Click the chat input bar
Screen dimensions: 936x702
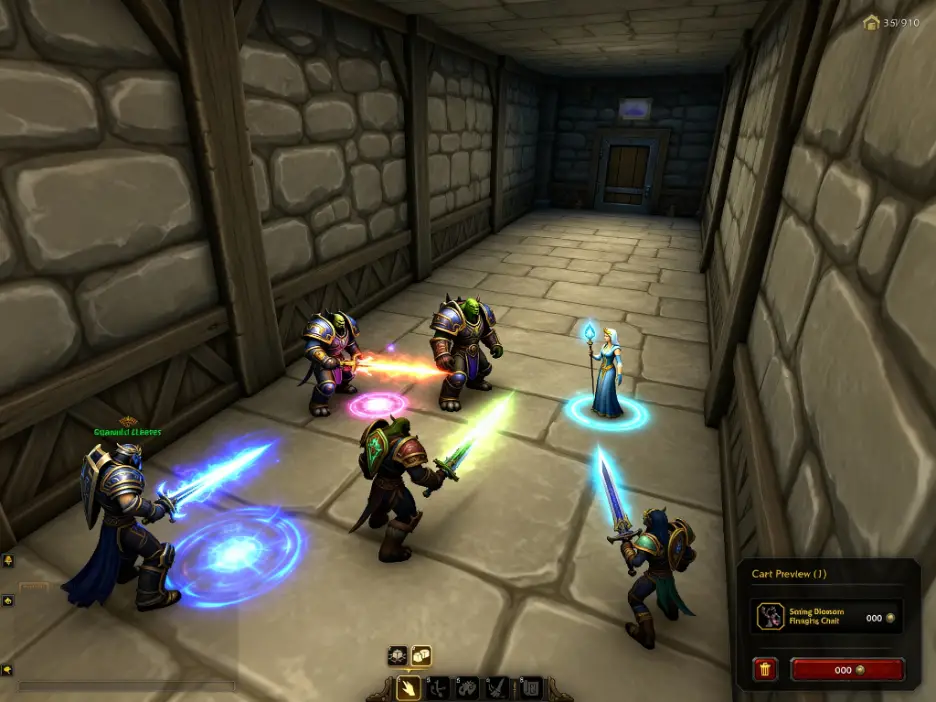coord(127,687)
